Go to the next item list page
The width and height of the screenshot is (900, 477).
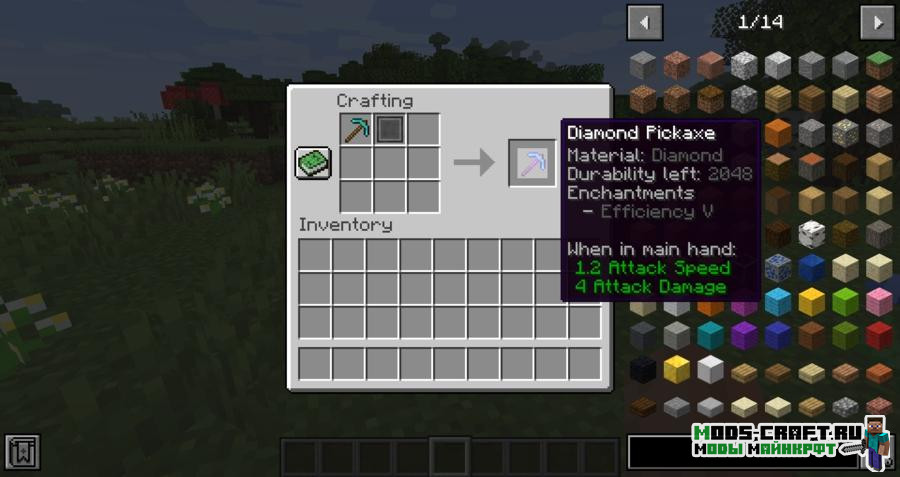pos(877,22)
